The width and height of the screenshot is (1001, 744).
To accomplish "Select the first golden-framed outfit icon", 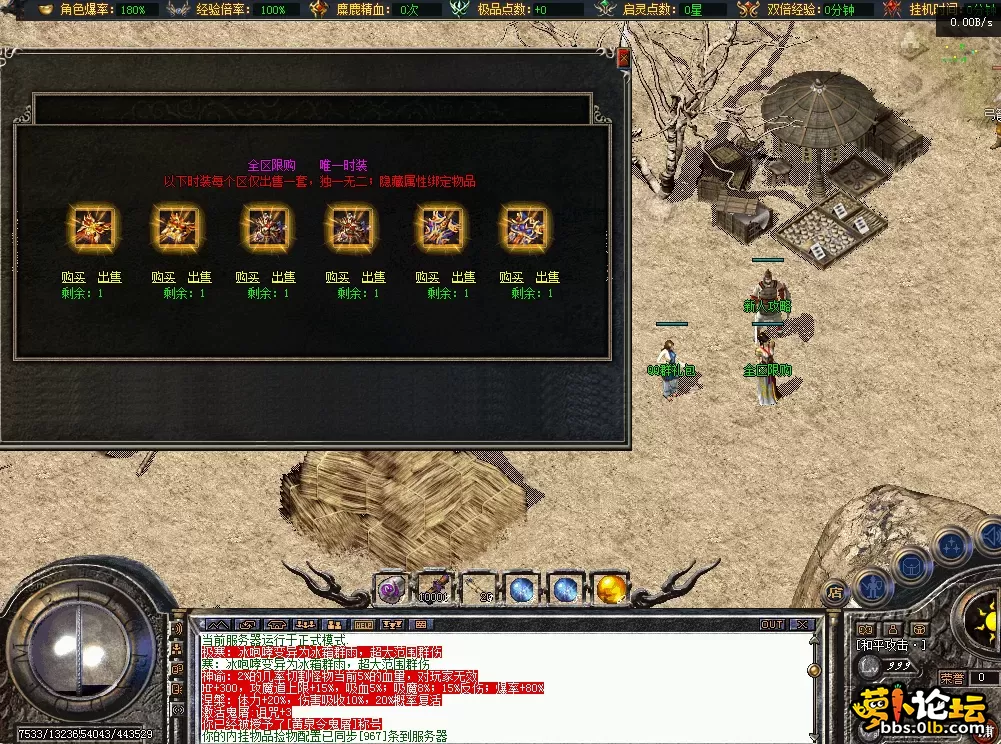I will pos(92,228).
